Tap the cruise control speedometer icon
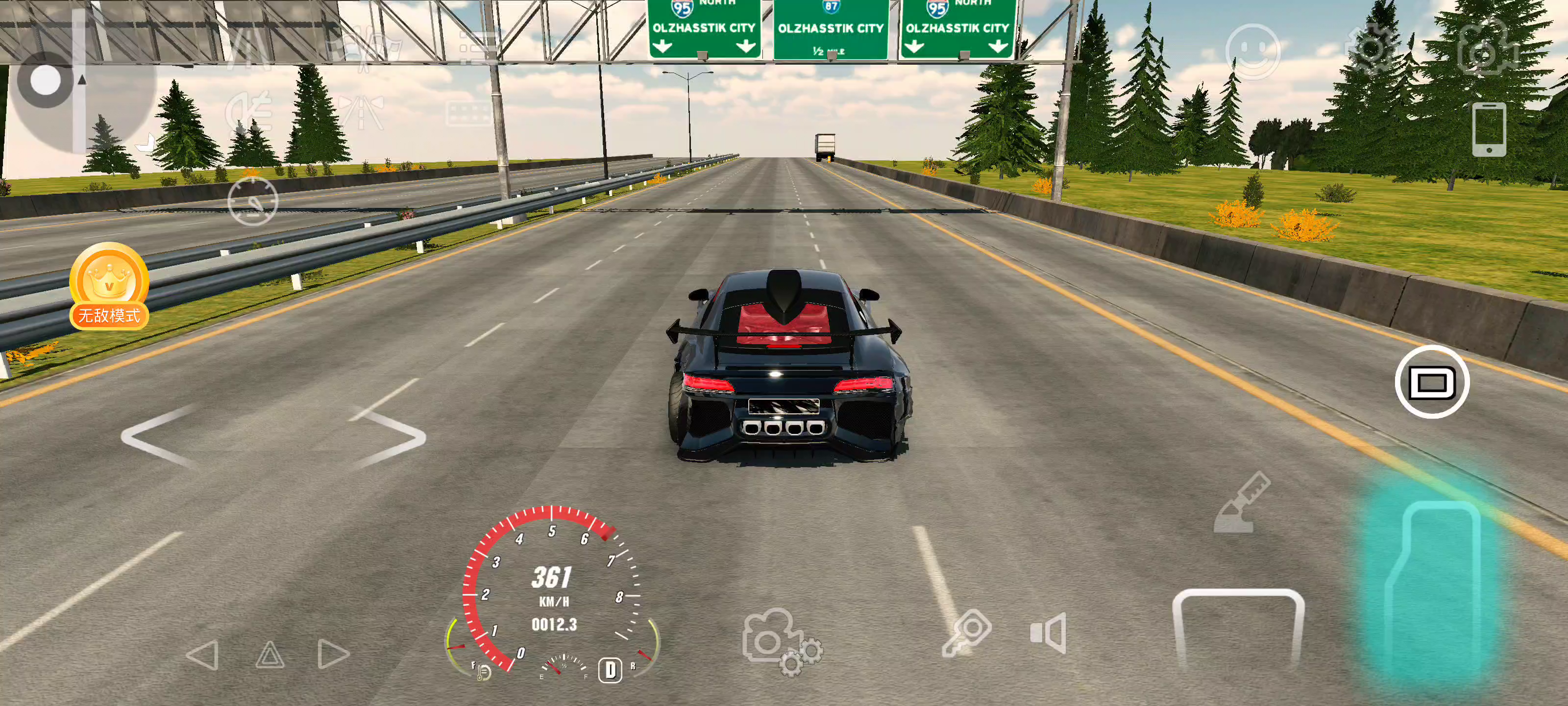 (x=253, y=201)
